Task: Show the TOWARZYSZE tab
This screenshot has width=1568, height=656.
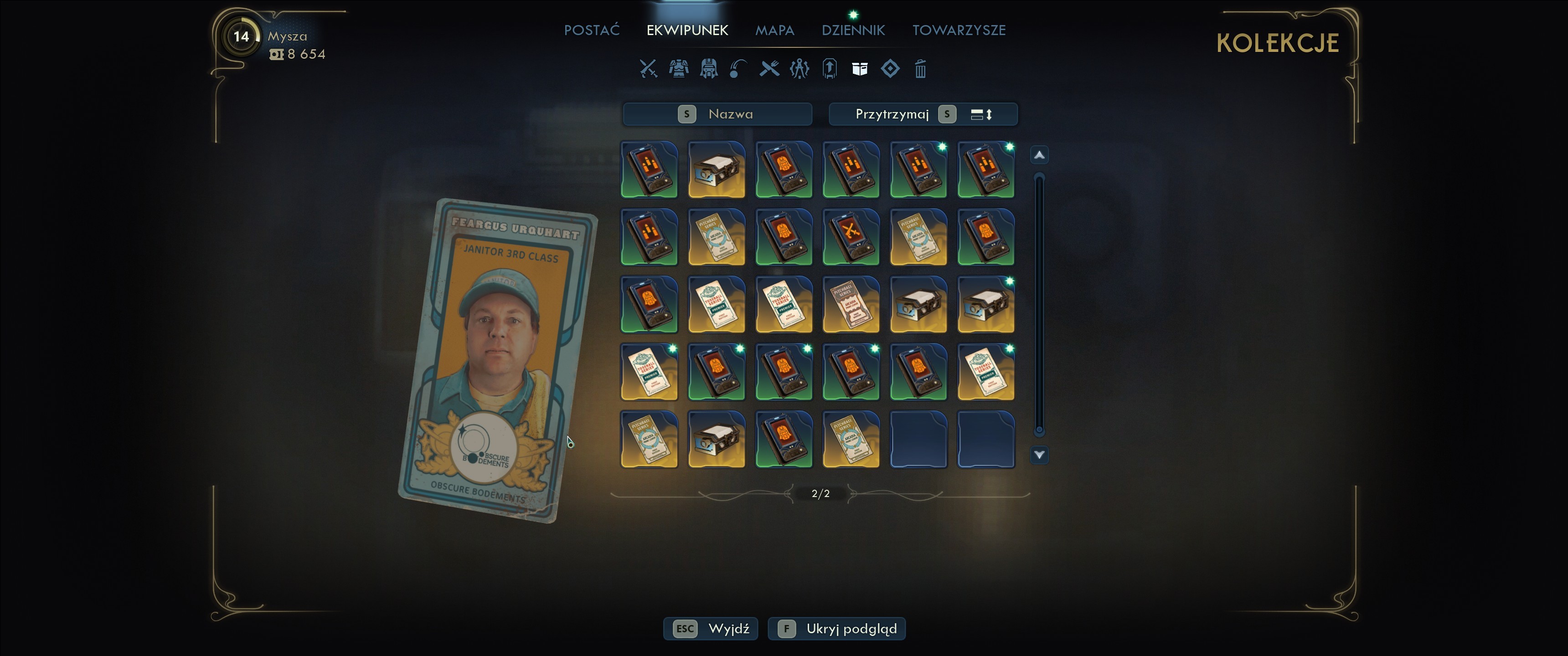Action: pyautogui.click(x=958, y=30)
